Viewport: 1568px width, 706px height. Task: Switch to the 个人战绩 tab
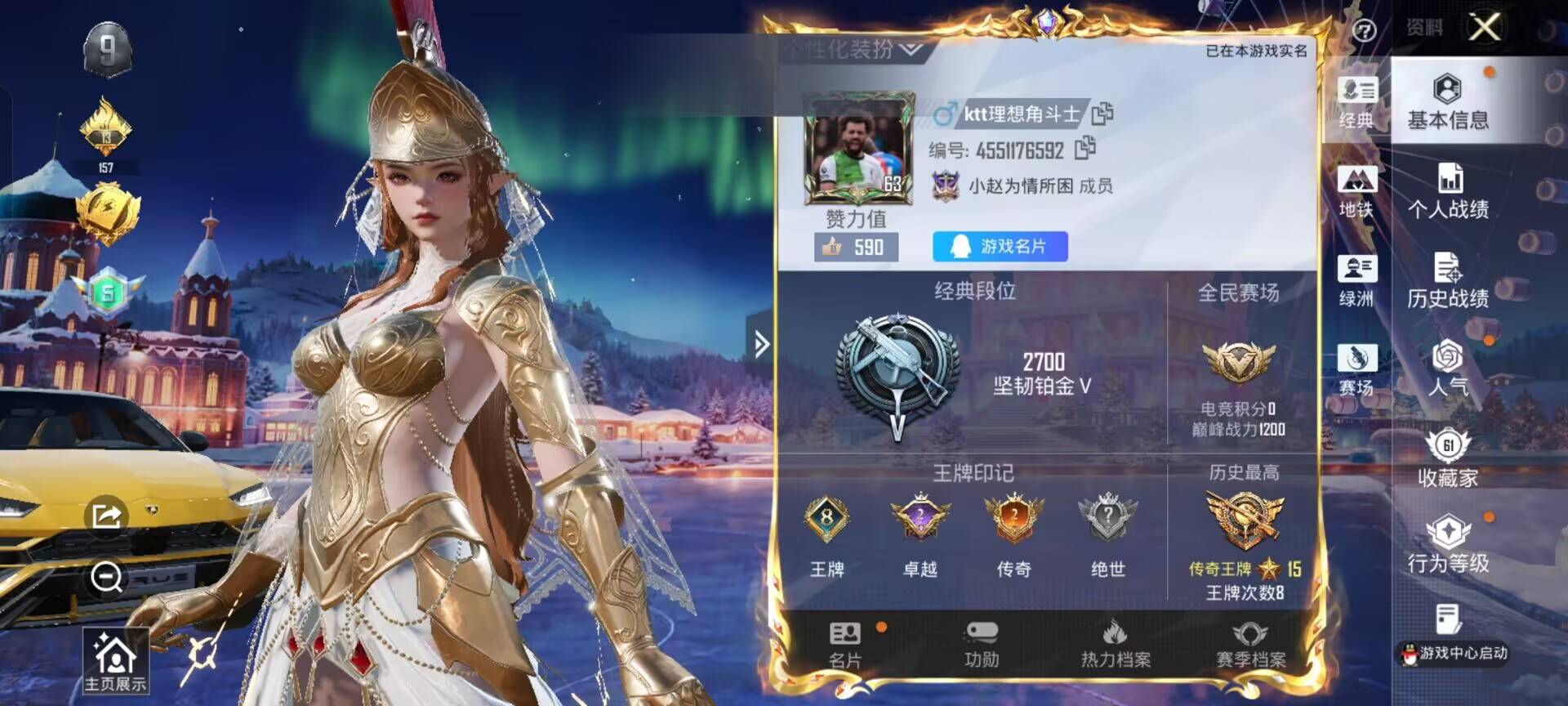pos(1447,192)
